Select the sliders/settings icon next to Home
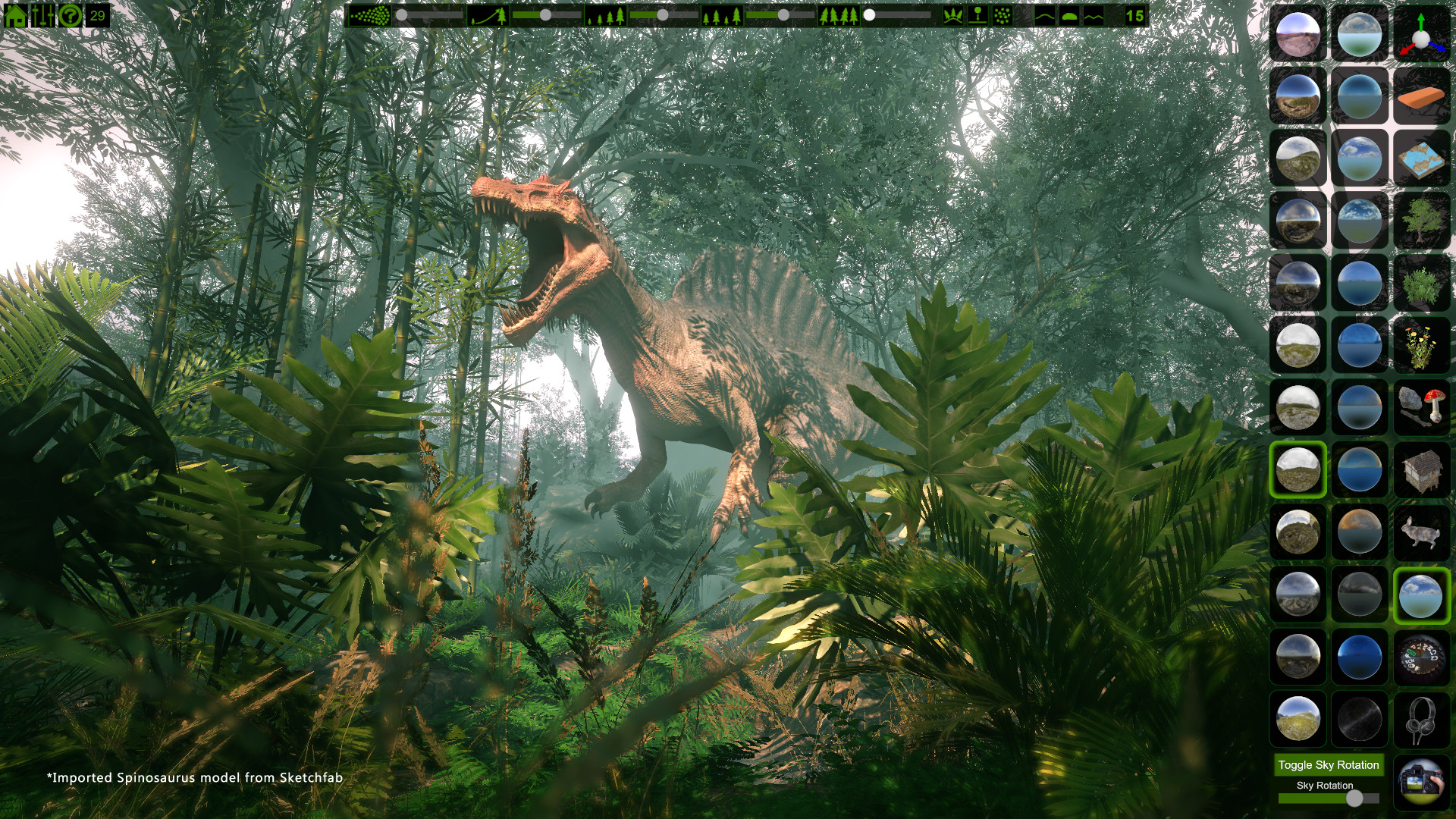This screenshot has height=819, width=1456. point(42,14)
